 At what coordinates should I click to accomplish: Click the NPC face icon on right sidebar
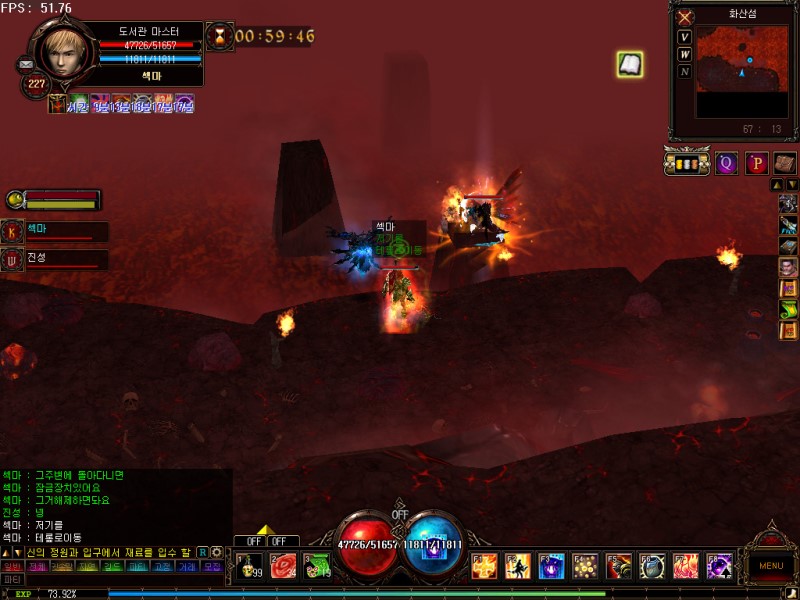click(788, 267)
